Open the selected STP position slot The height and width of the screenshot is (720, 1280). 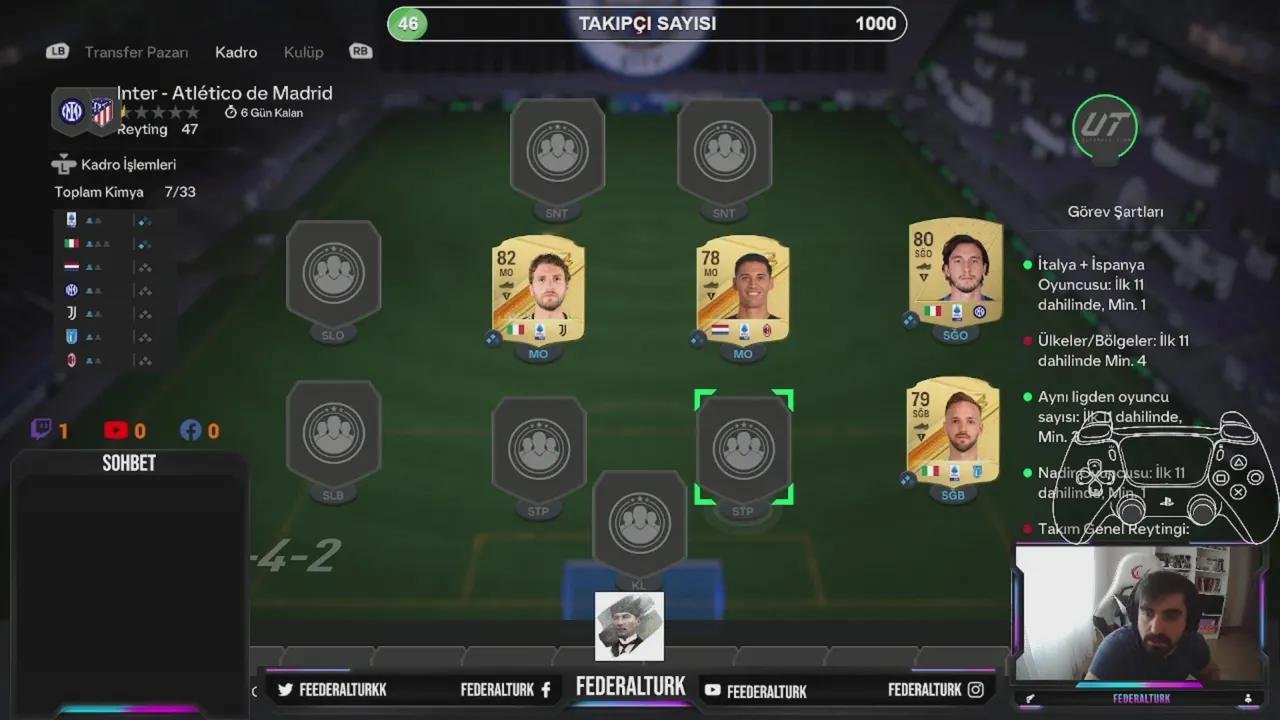(743, 447)
